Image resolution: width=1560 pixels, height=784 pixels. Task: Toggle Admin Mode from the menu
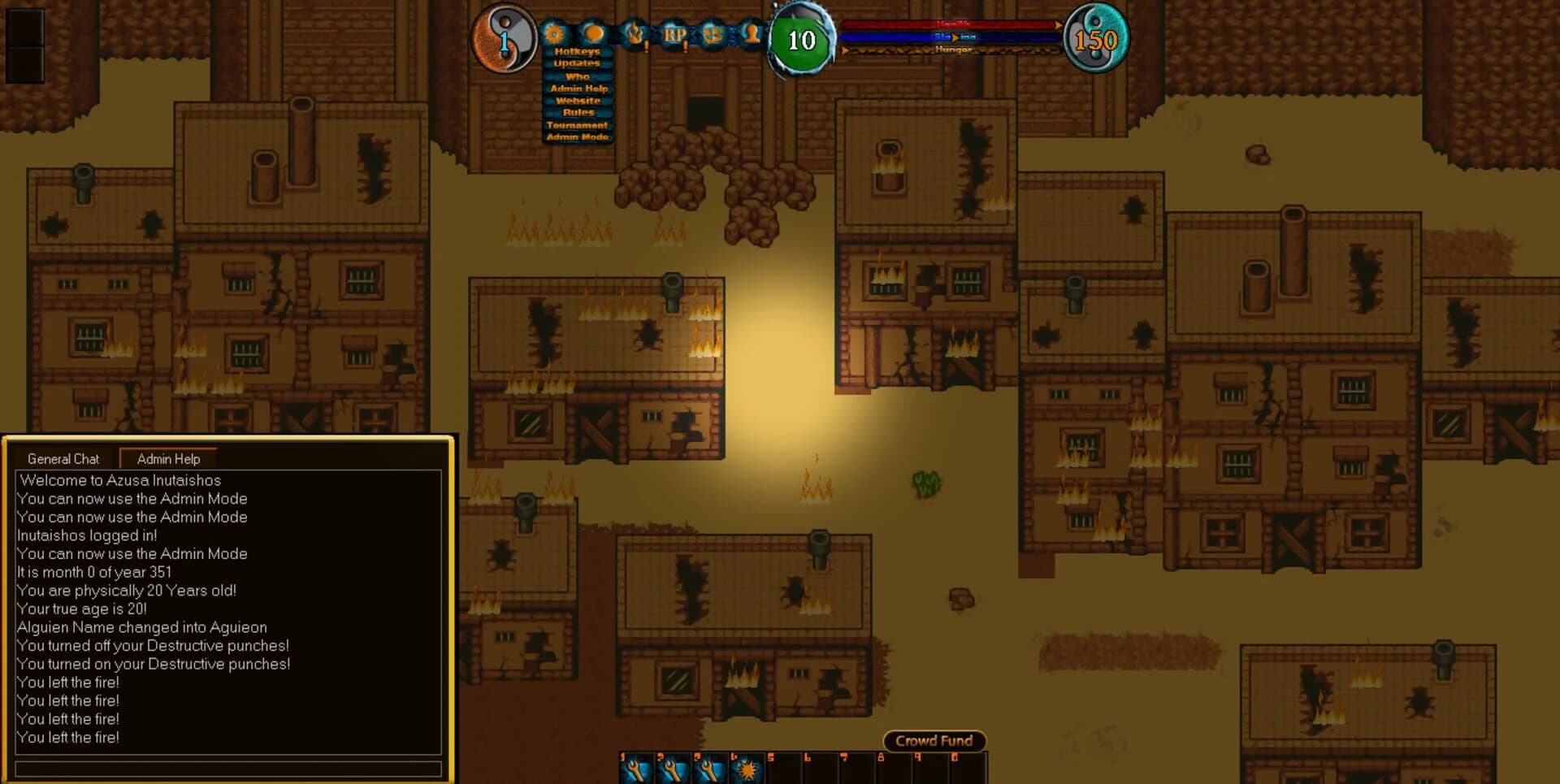pos(577,137)
